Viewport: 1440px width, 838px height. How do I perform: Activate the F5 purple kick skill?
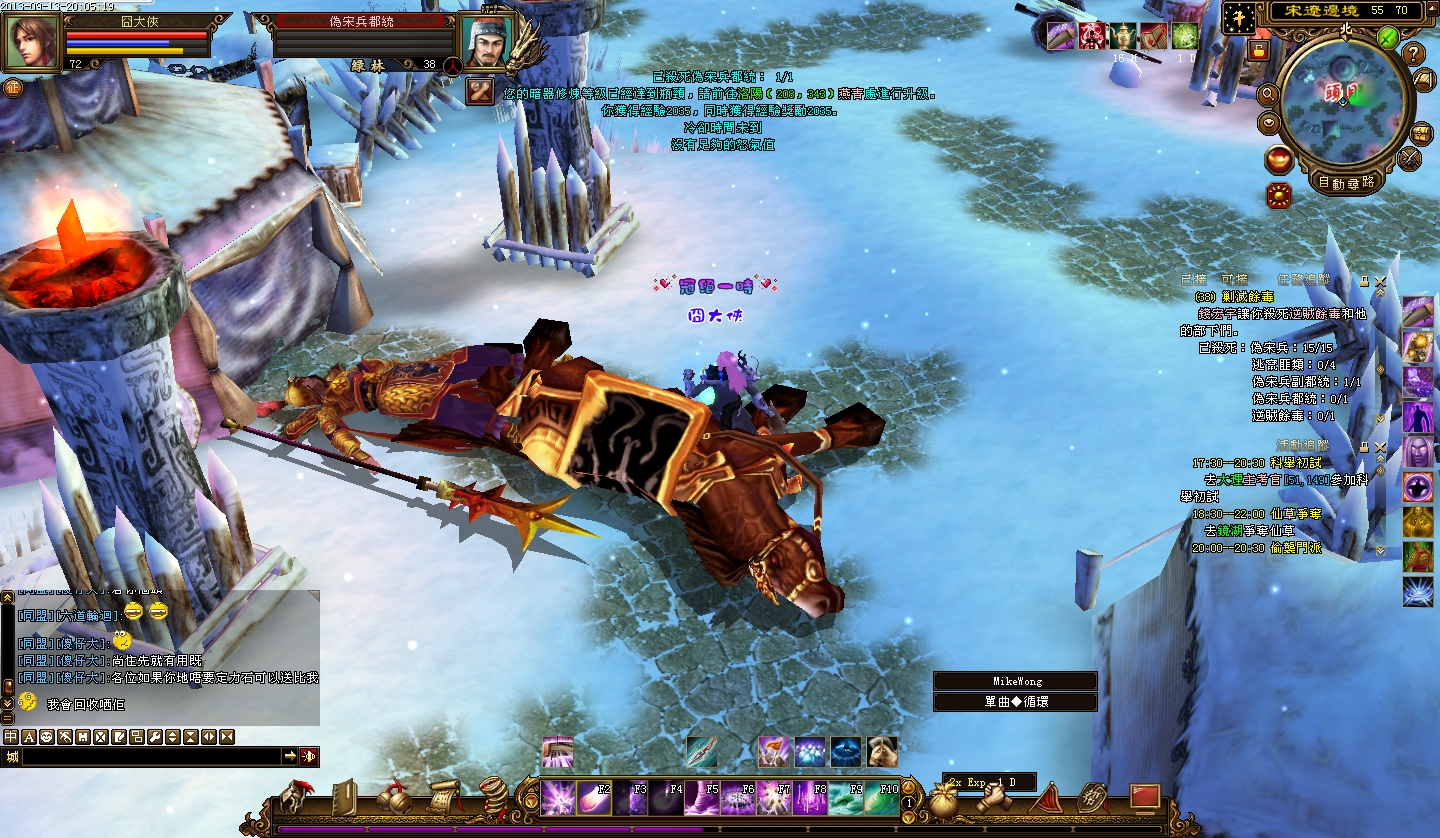tap(702, 798)
